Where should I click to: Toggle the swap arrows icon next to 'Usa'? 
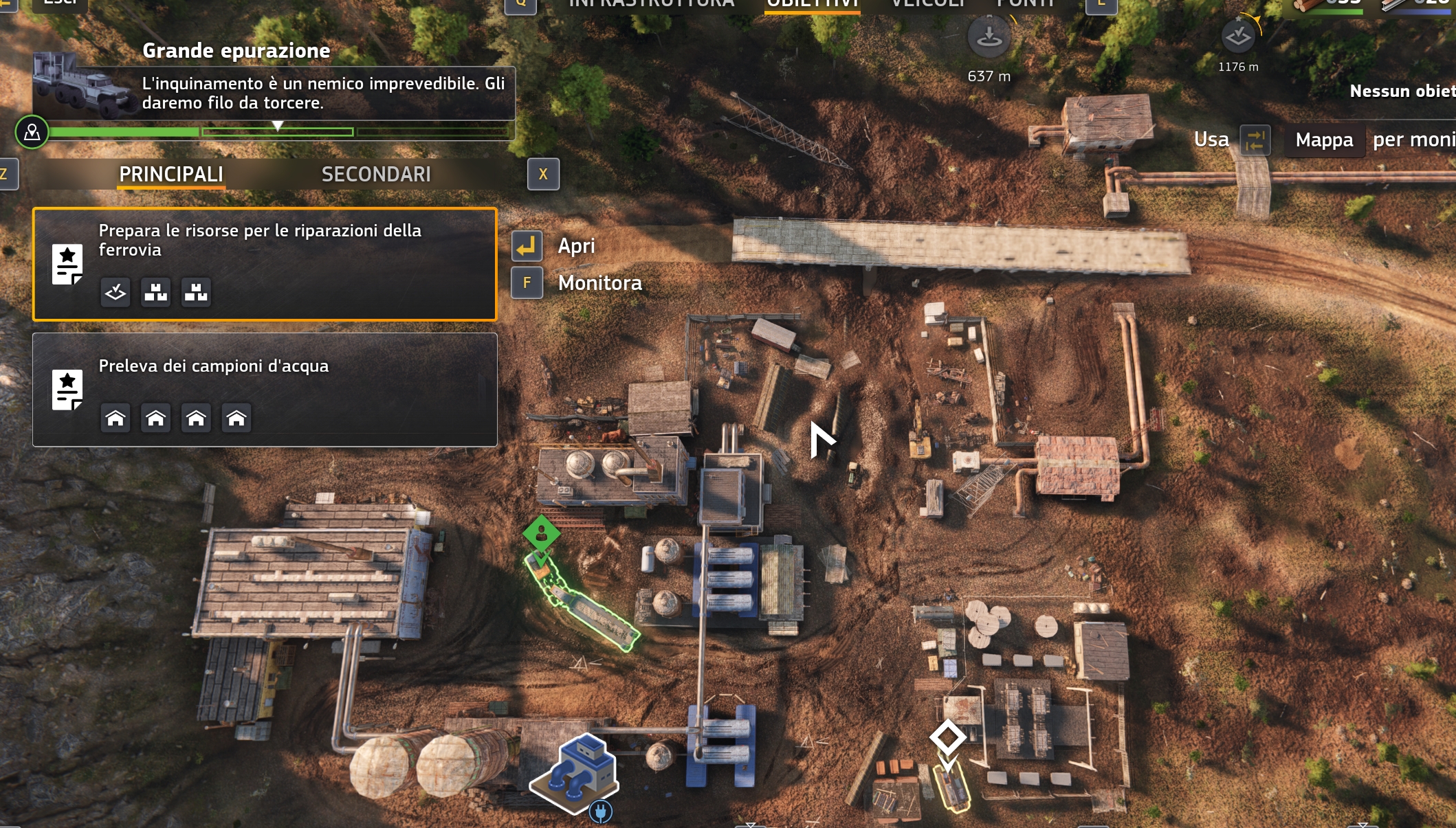(1254, 139)
